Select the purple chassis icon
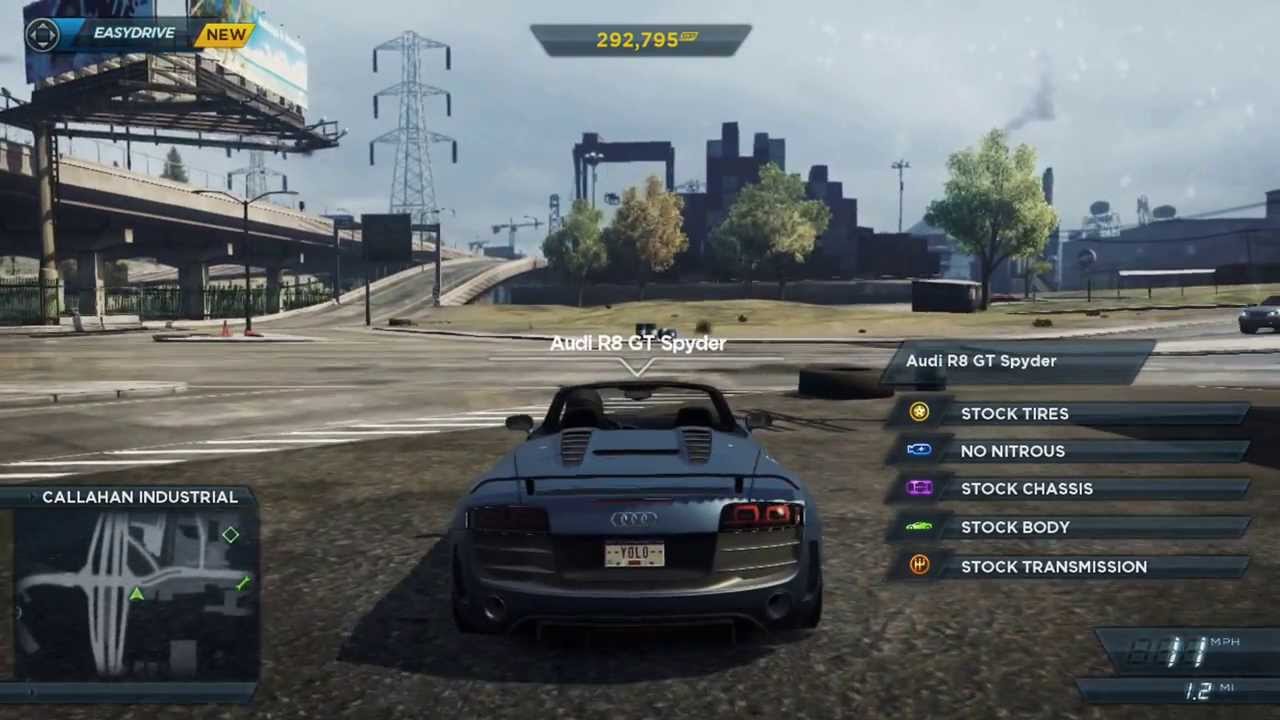Image resolution: width=1280 pixels, height=720 pixels. click(919, 488)
